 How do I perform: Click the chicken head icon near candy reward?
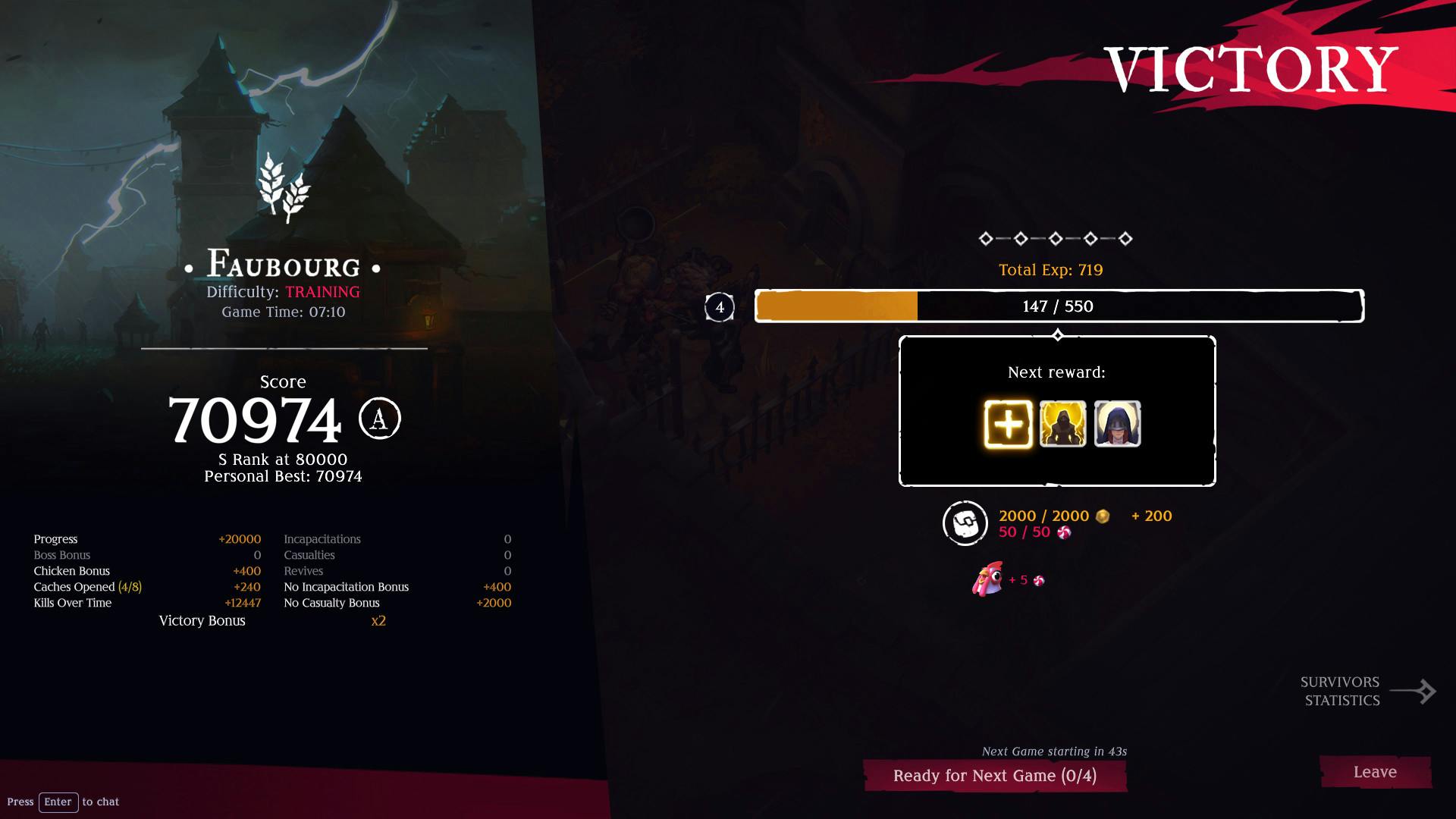point(985,580)
